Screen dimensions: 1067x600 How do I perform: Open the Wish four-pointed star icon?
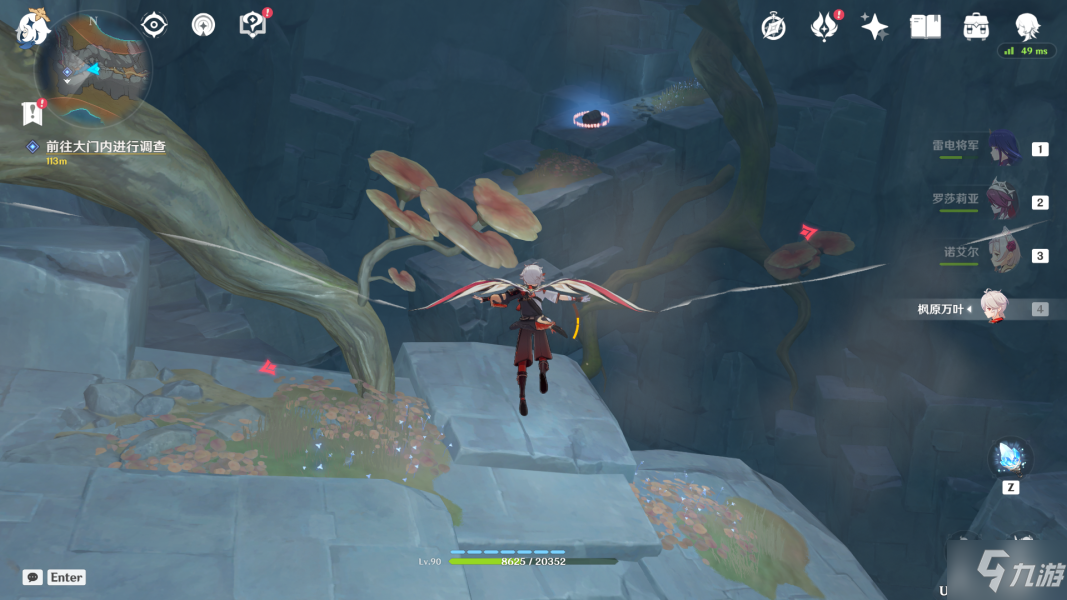coord(874,27)
